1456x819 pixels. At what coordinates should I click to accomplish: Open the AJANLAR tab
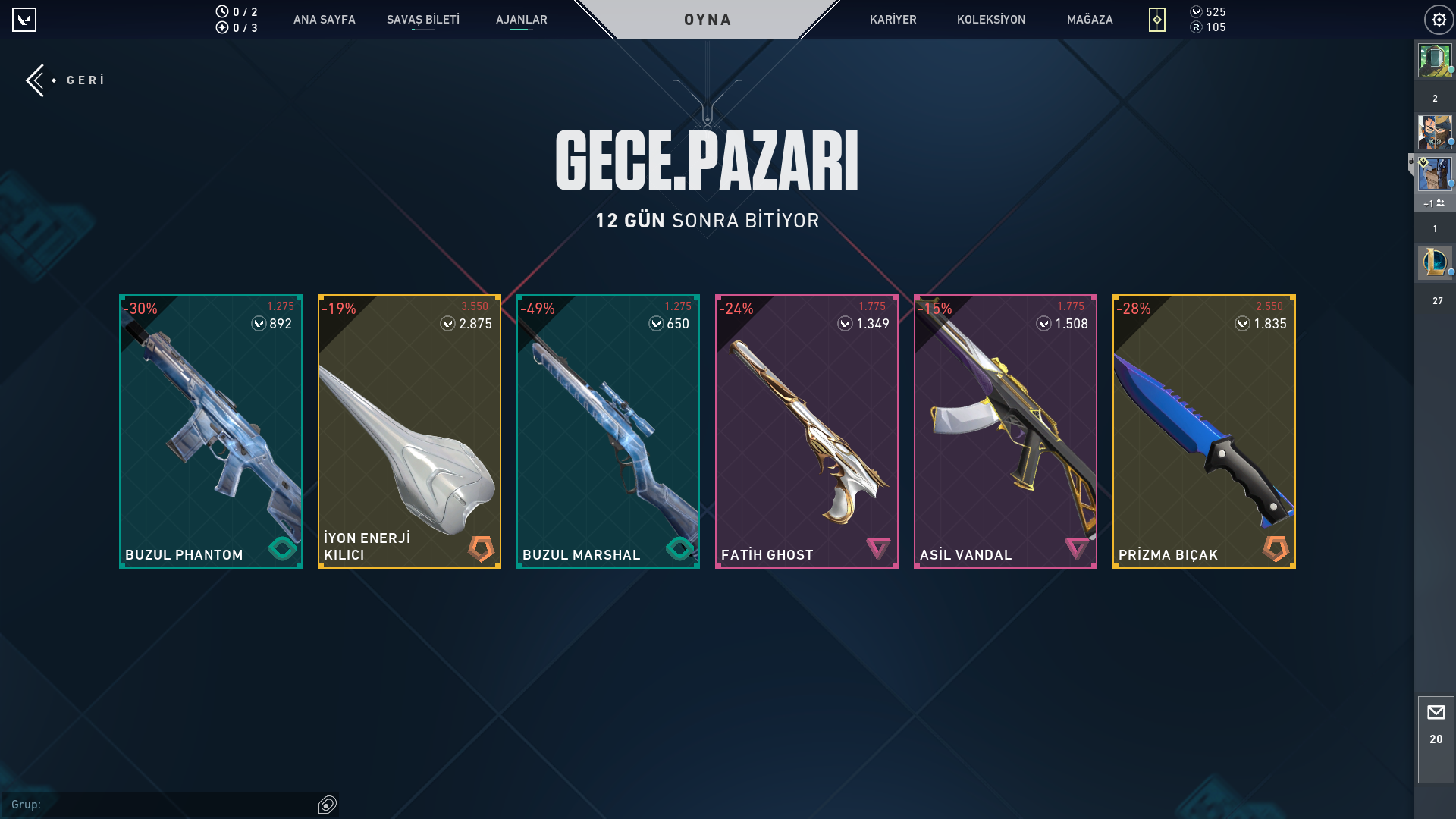point(521,20)
